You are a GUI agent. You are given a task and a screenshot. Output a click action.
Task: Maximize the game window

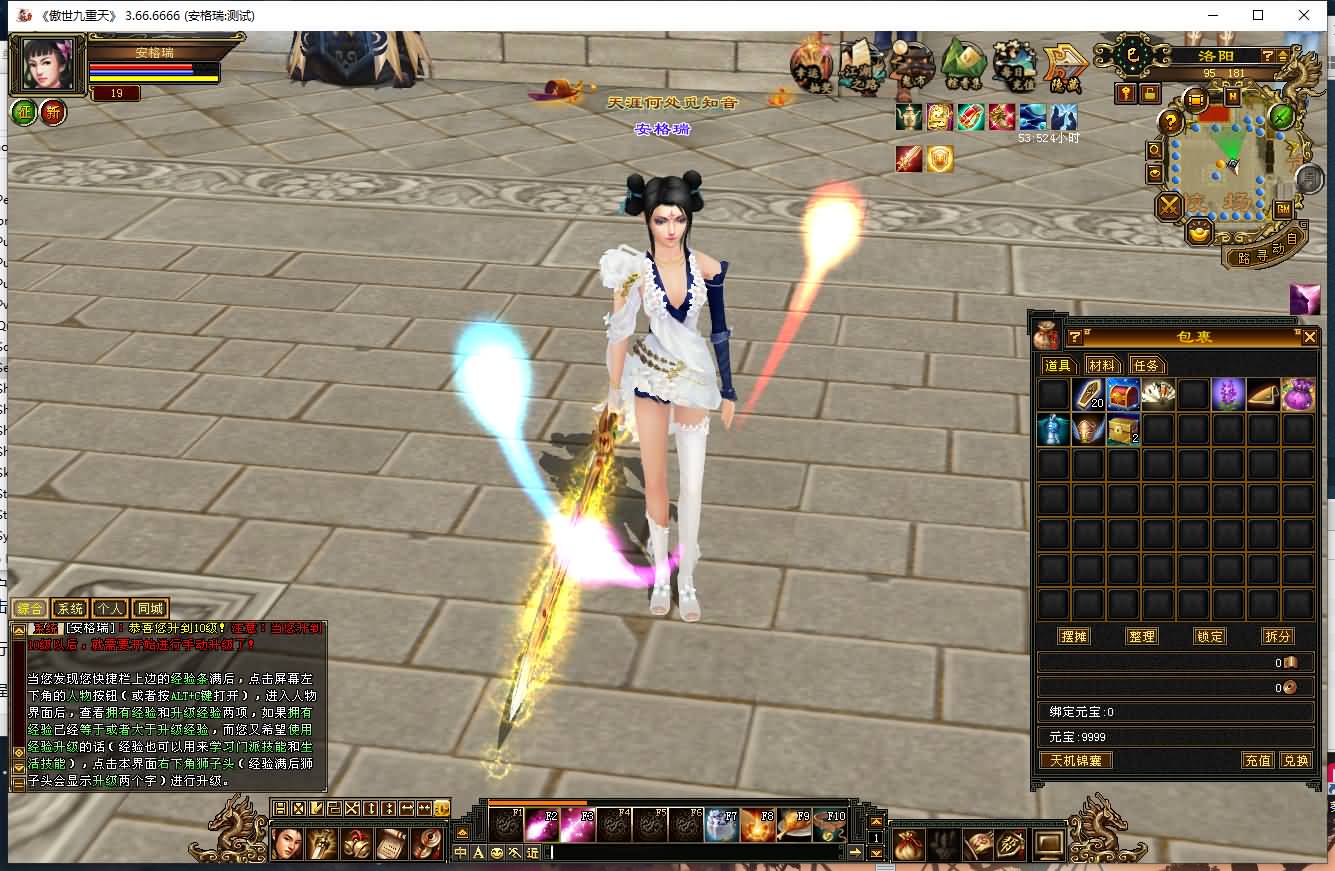point(1258,15)
